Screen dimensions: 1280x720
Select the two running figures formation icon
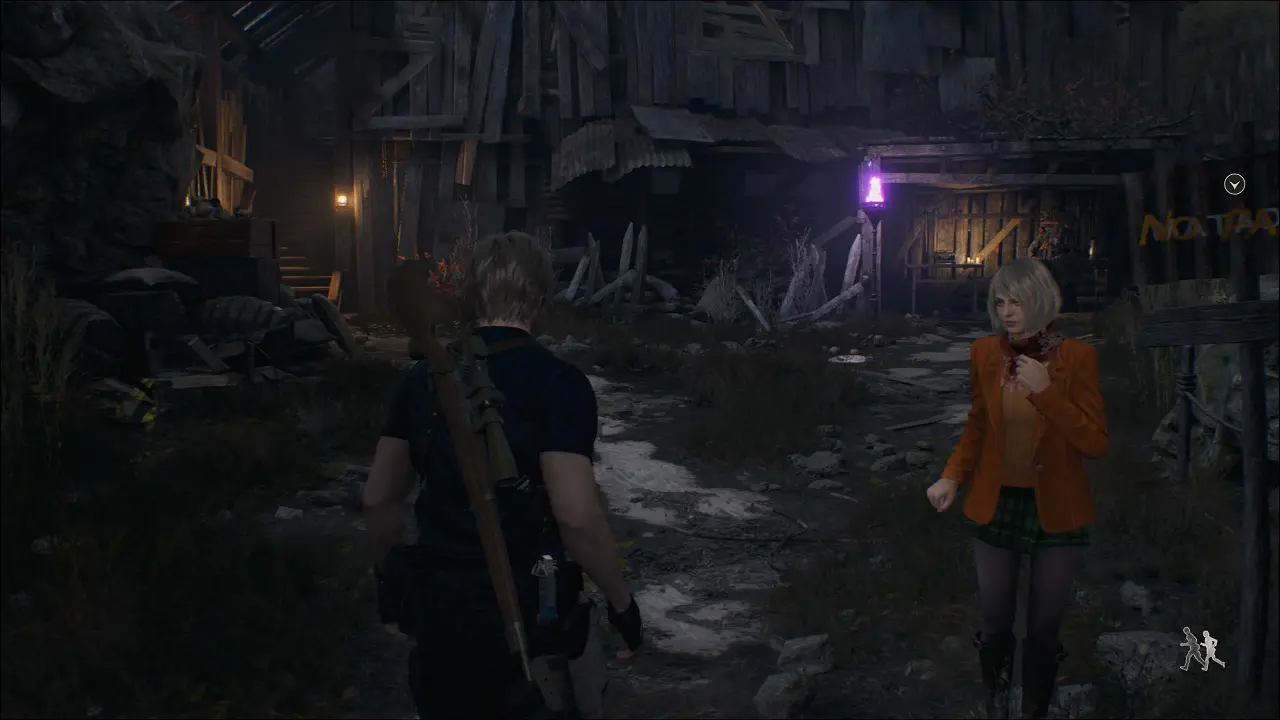click(1201, 649)
